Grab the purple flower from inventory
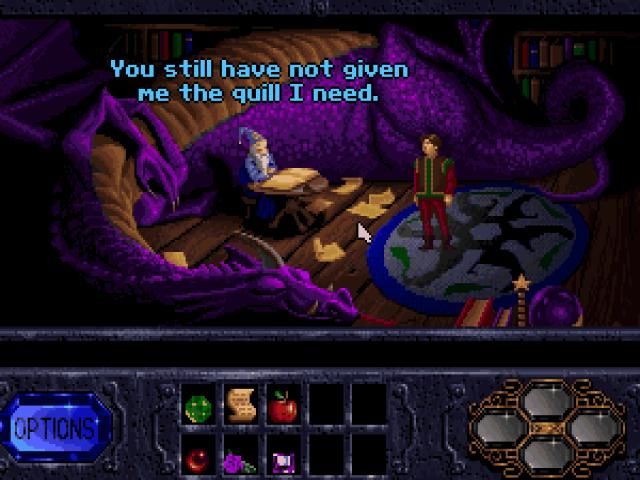 click(240, 460)
